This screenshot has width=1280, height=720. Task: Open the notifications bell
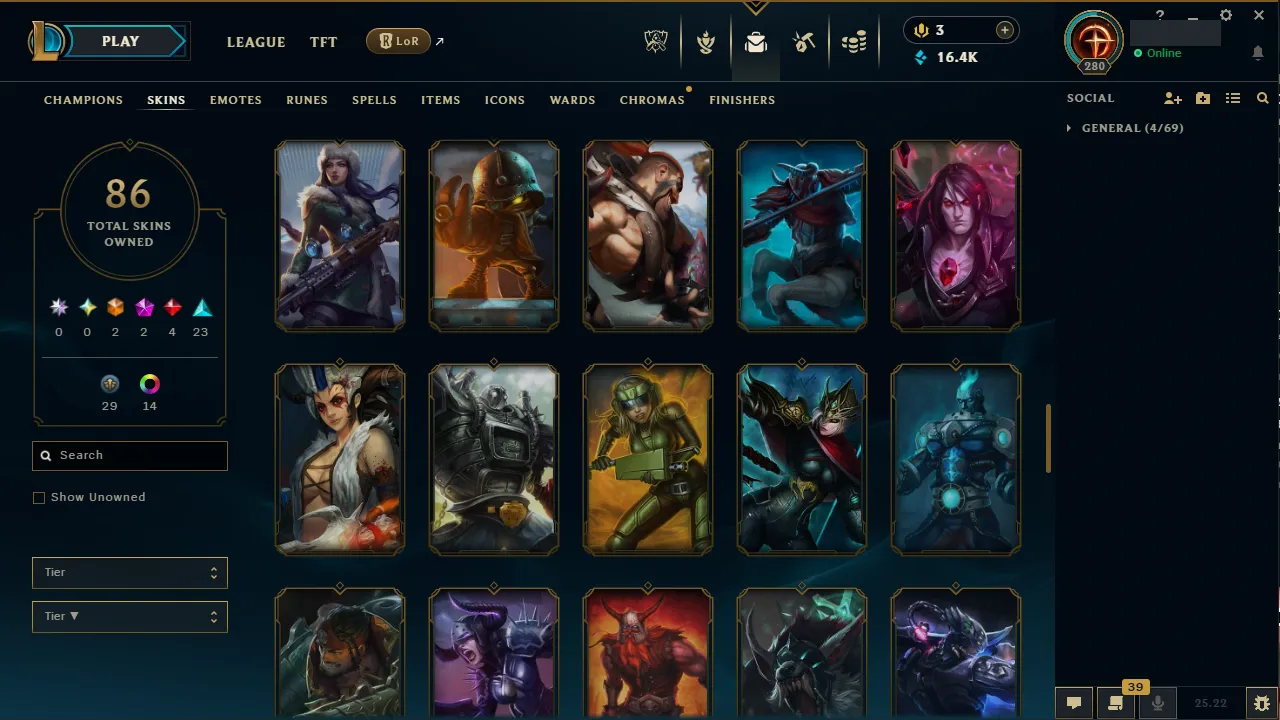(x=1257, y=53)
